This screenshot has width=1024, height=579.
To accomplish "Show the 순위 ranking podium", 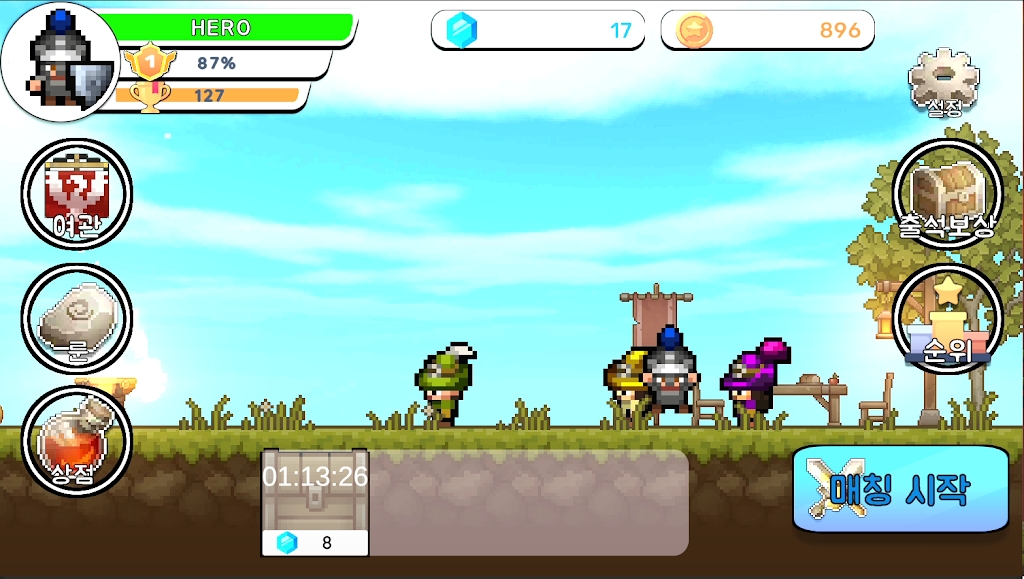I will [946, 319].
